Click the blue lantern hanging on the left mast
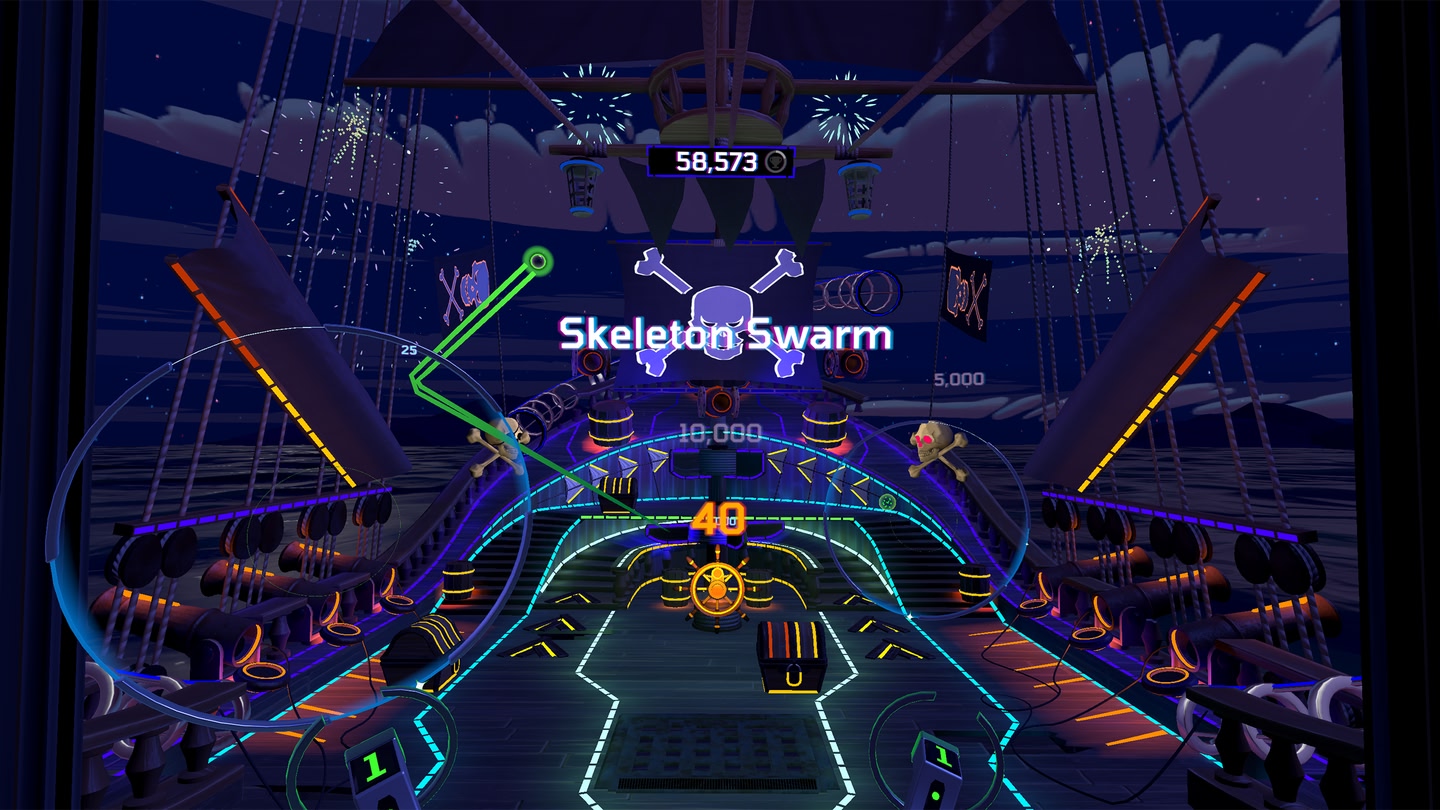The width and height of the screenshot is (1440, 810). click(580, 188)
